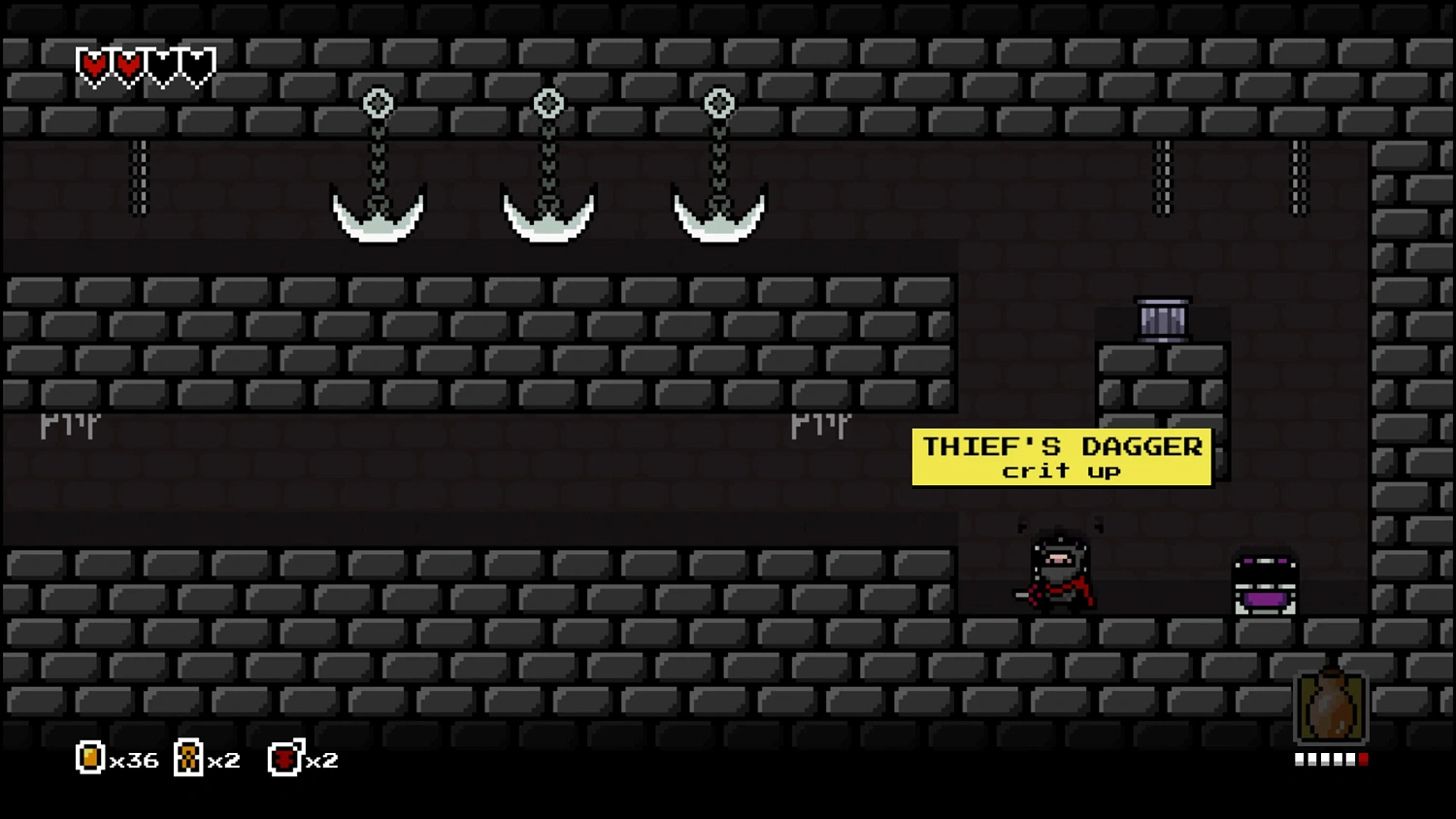Image resolution: width=1456 pixels, height=819 pixels.
Task: Click the white pips of the jar meter
Action: pyautogui.click(x=1325, y=760)
